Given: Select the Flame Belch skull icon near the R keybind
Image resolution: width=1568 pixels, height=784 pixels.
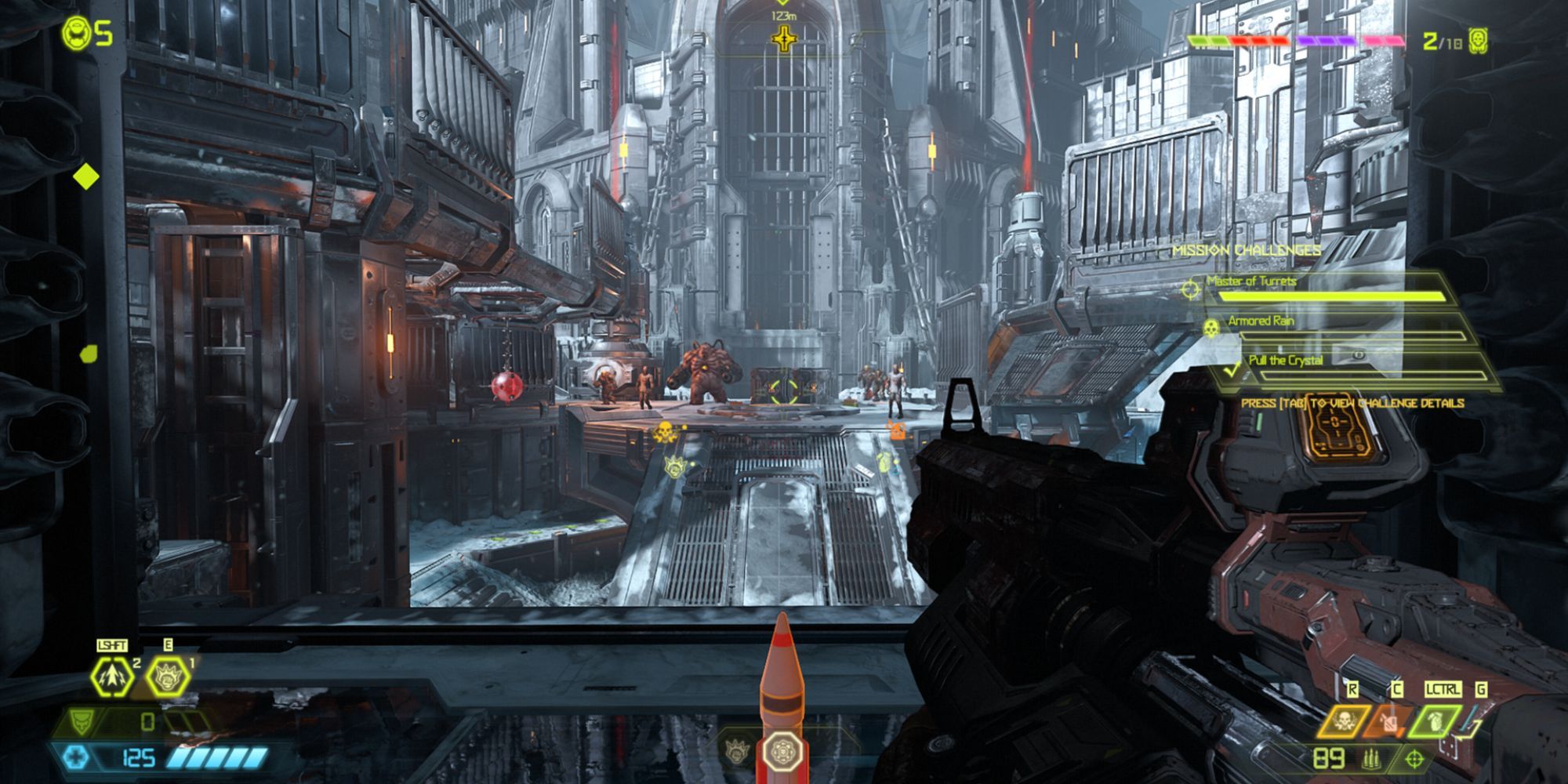Looking at the screenshot, I should click(1345, 721).
